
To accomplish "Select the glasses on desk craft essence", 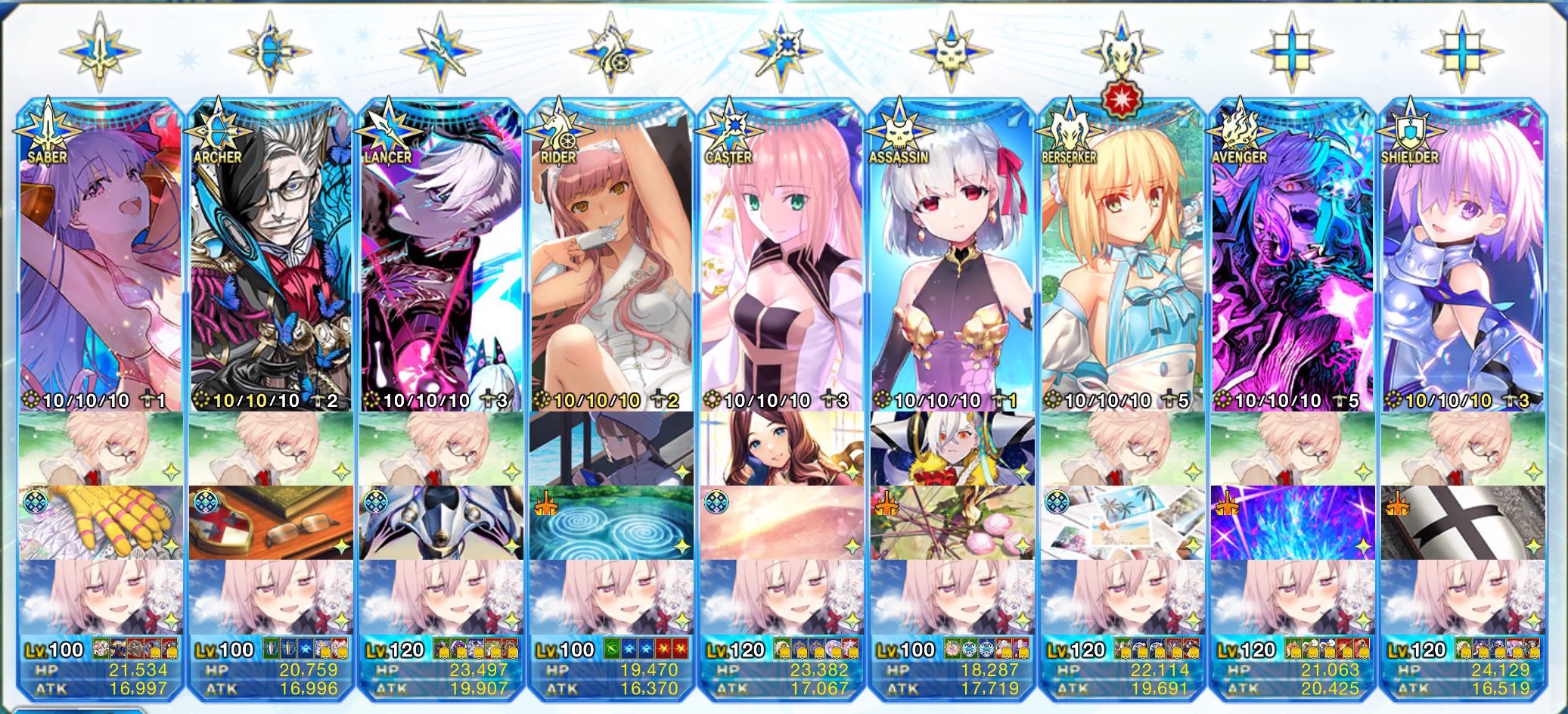I will [271, 523].
